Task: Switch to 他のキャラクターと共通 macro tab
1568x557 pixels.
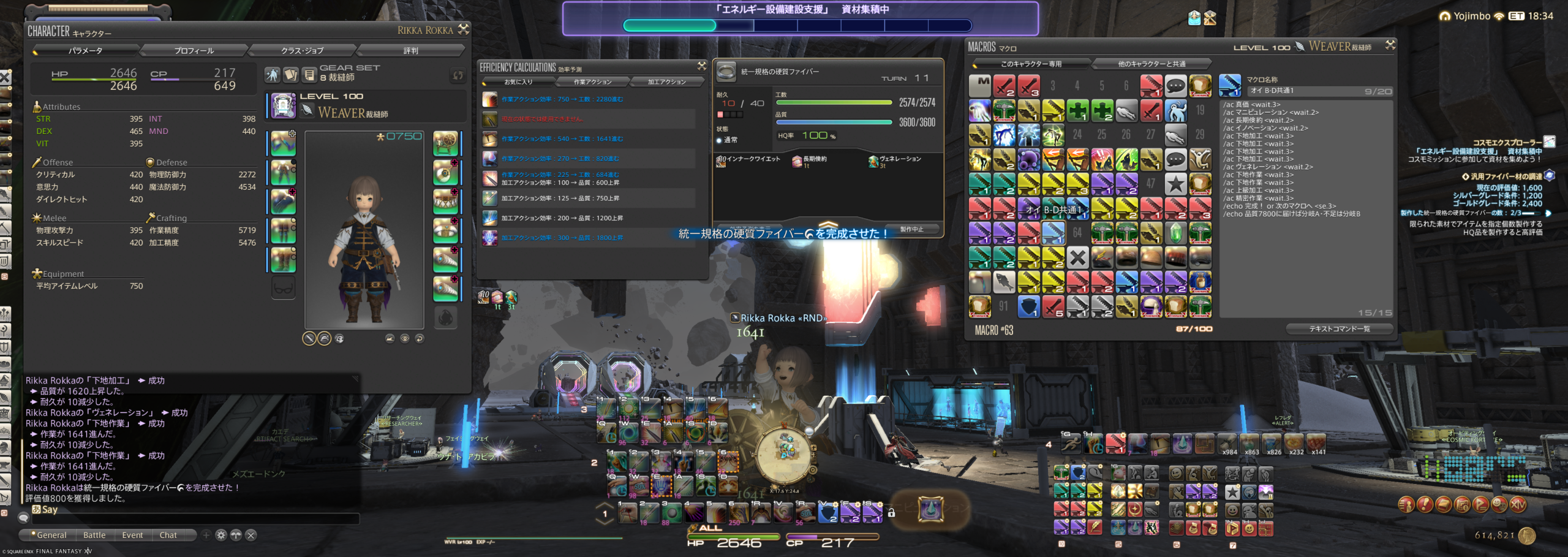Action: tap(1151, 64)
